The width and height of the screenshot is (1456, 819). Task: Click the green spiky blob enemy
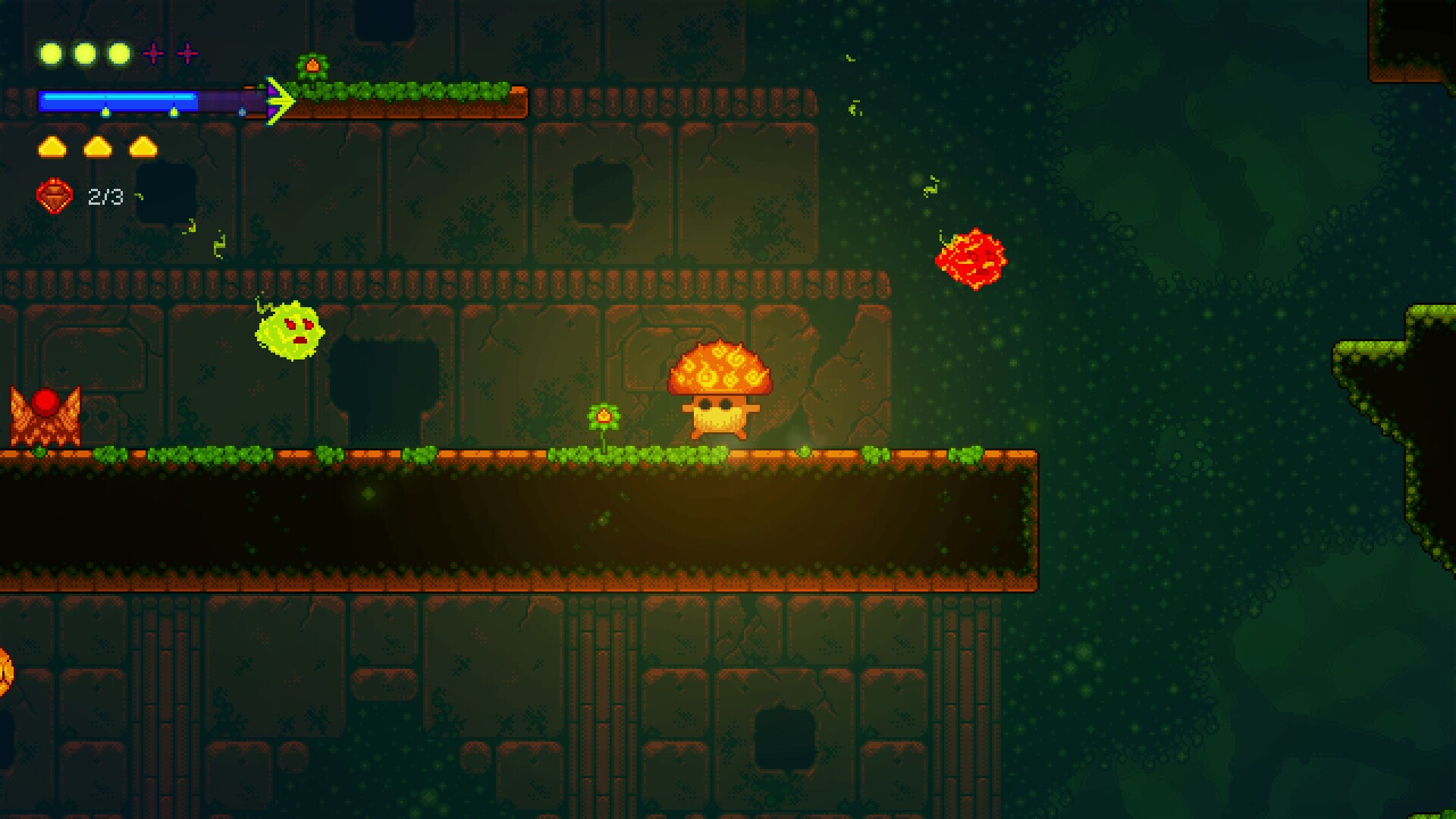[x=292, y=330]
